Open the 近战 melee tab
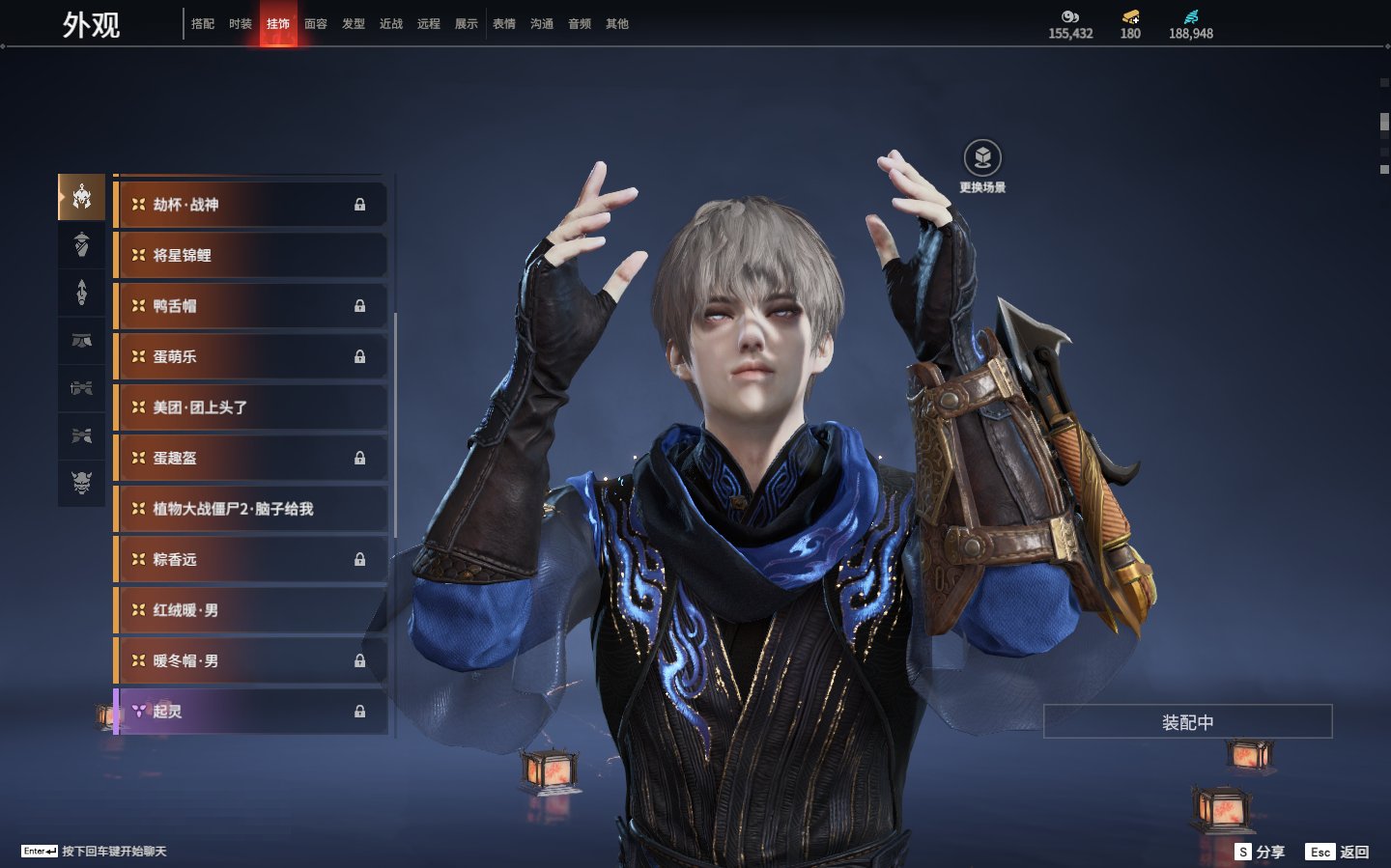Screen dimensions: 1391x868 tap(391, 24)
